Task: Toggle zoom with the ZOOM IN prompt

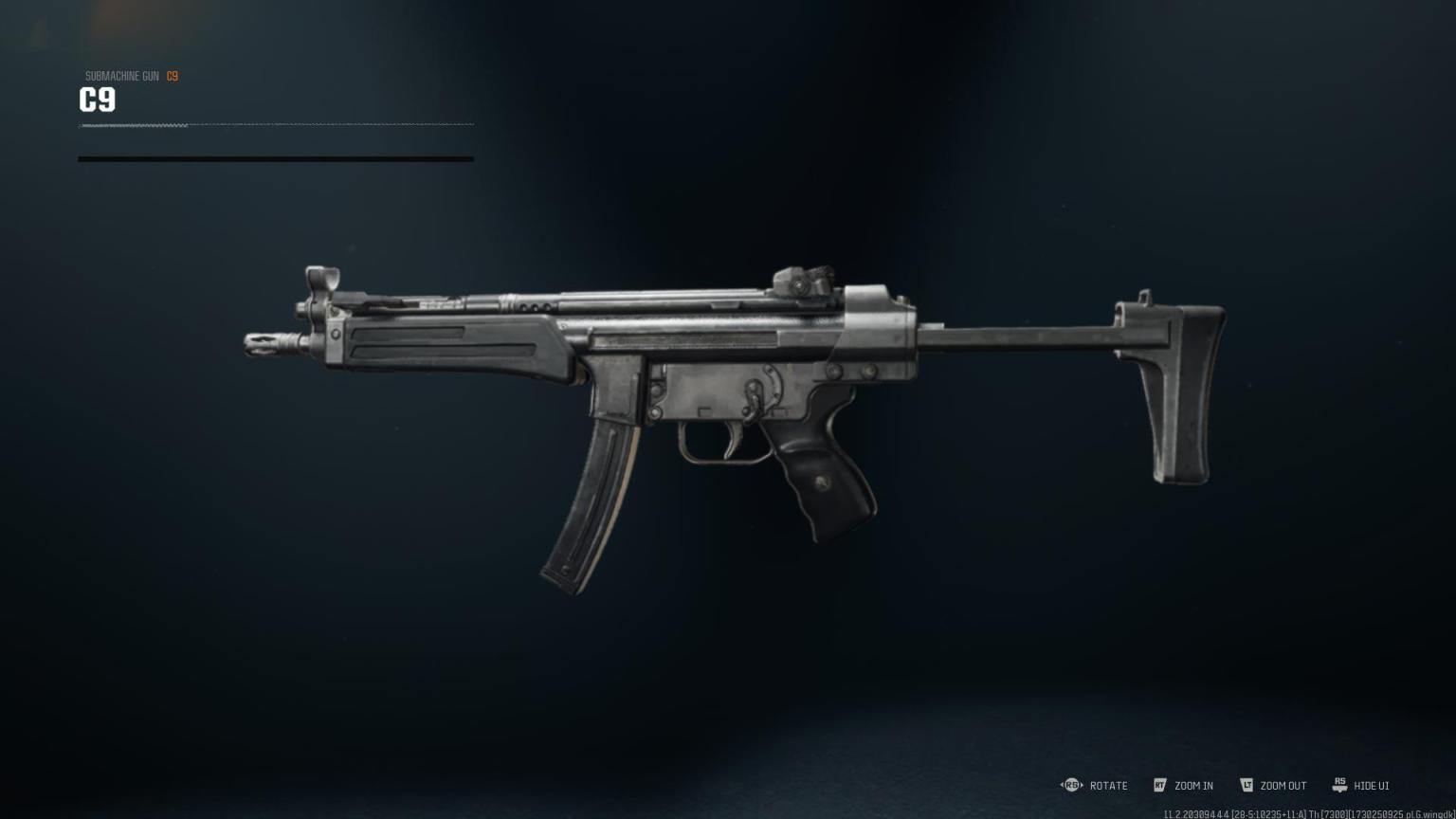Action: (x=1193, y=786)
